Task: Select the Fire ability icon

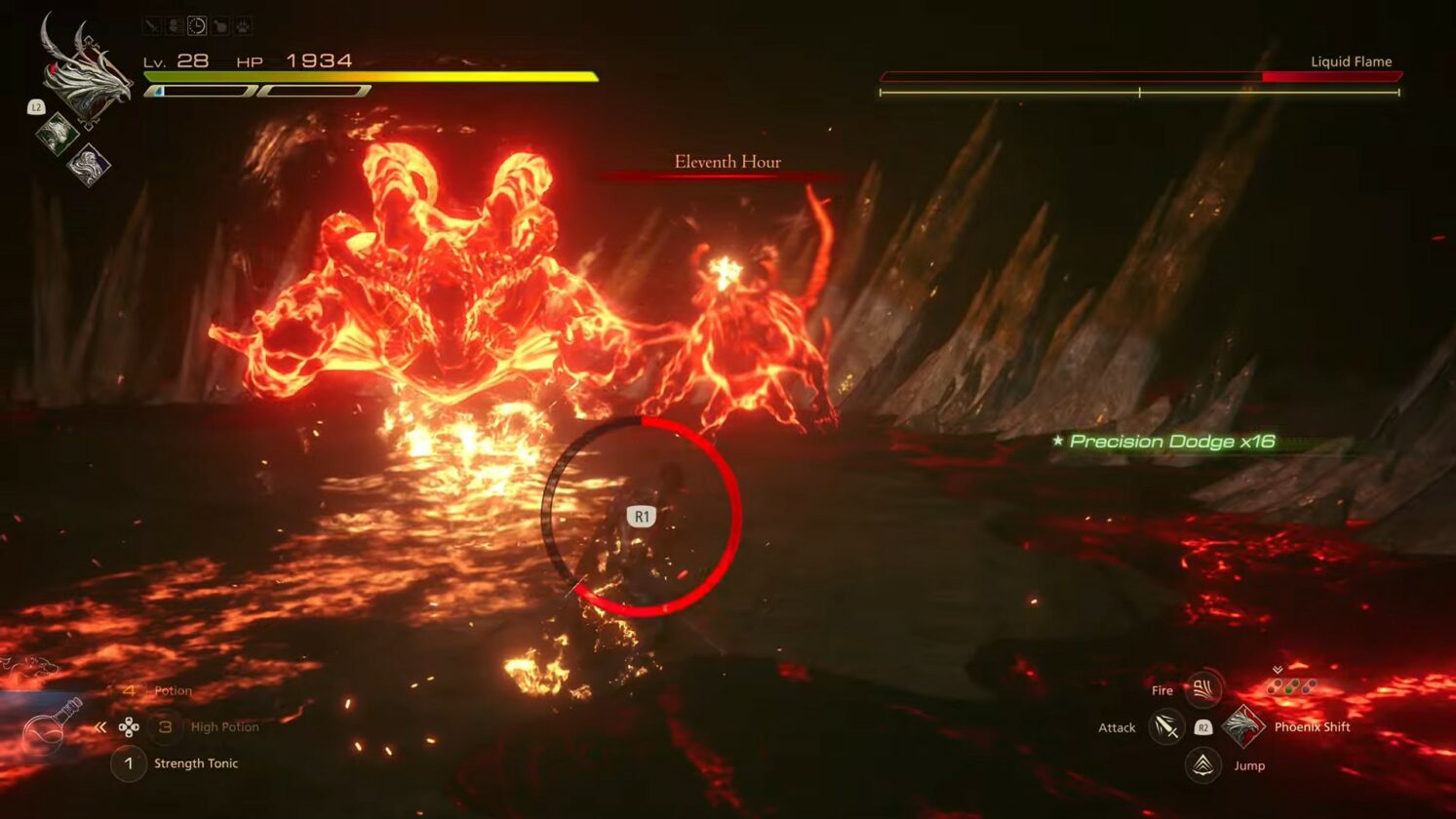Action: coord(1204,689)
